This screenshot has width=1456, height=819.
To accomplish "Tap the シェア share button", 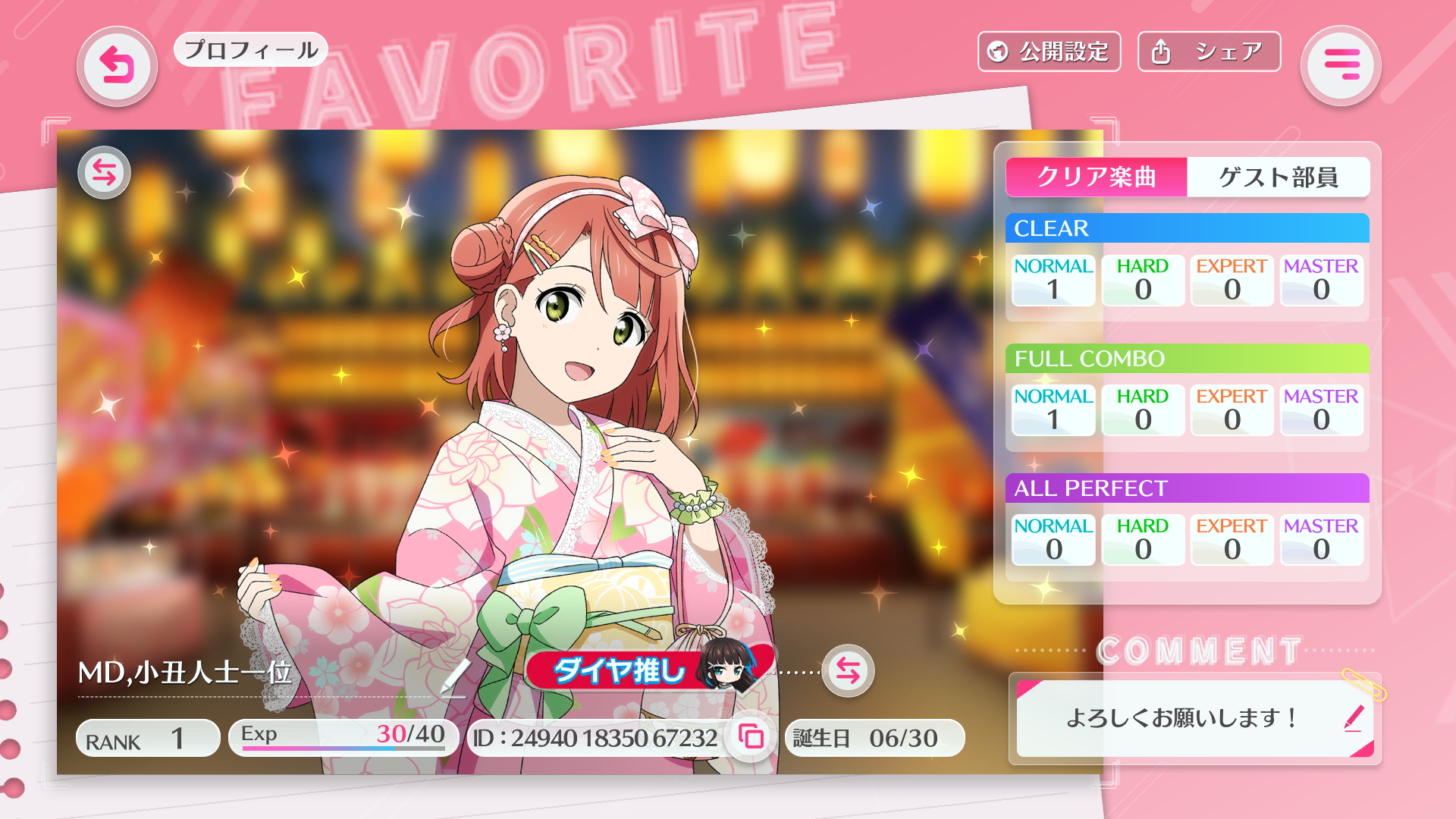I will pos(1209,52).
